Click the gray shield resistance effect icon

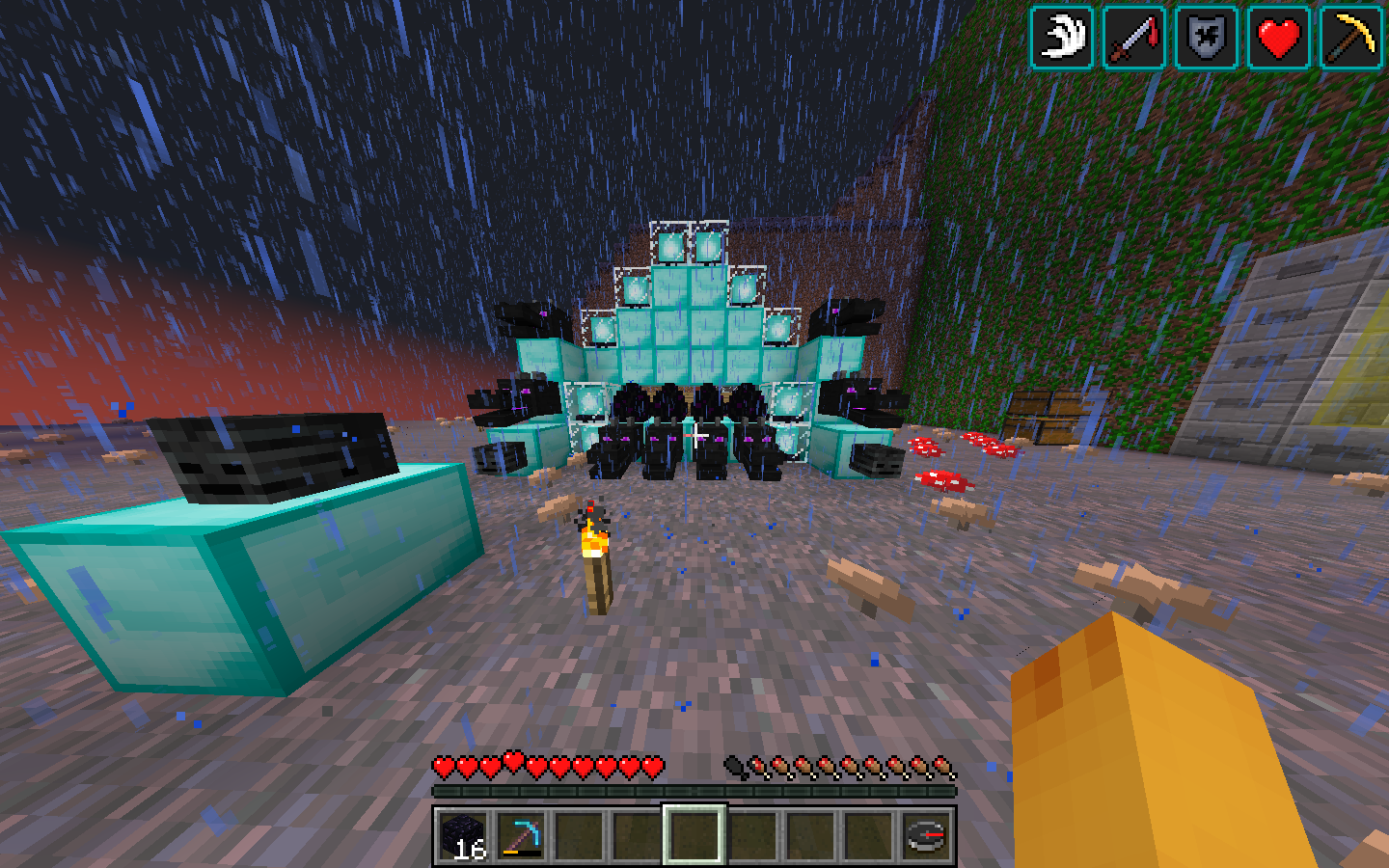(x=1207, y=39)
